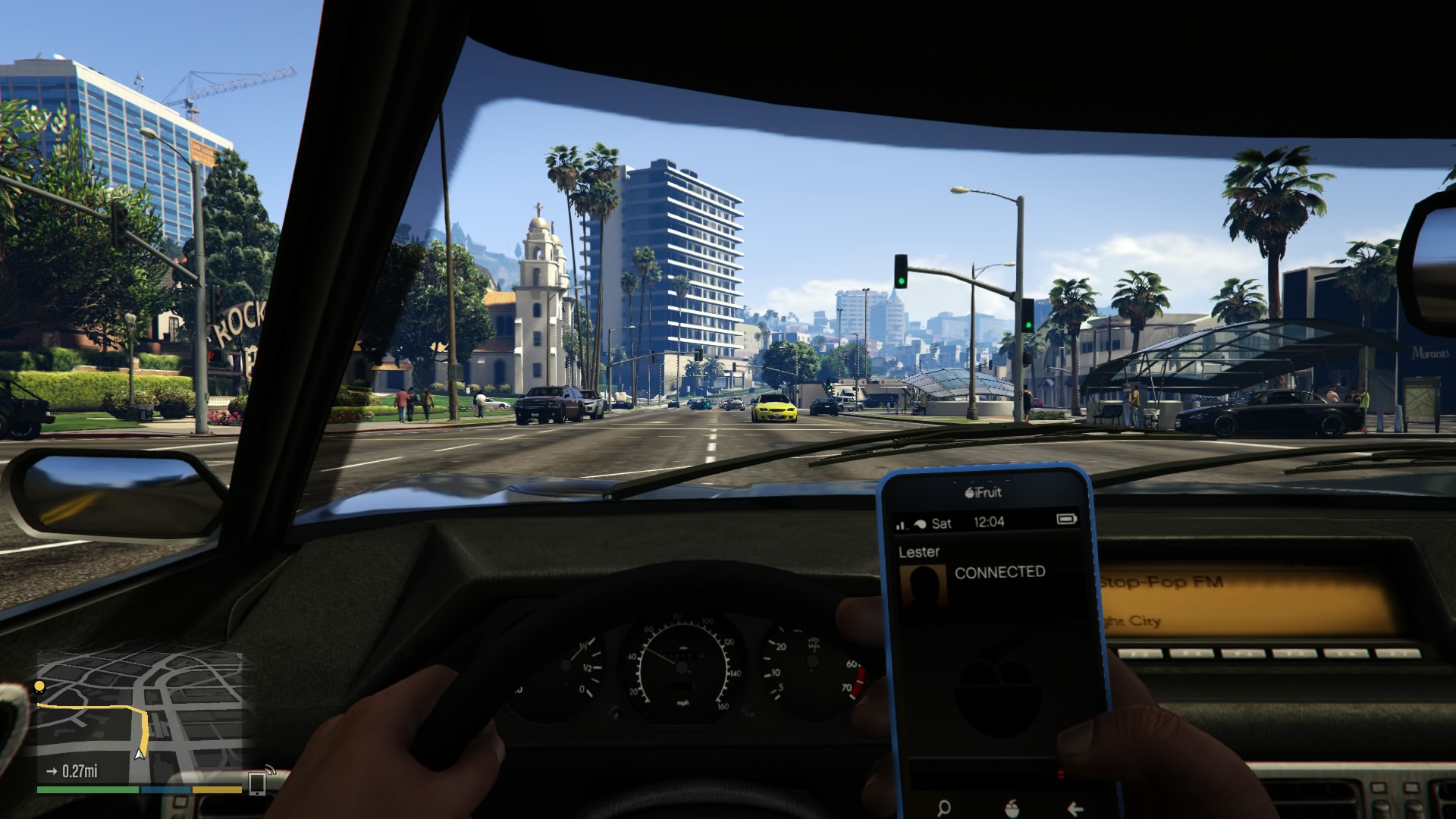Tap Lester's CONNECTED call banner

pyautogui.click(x=999, y=571)
